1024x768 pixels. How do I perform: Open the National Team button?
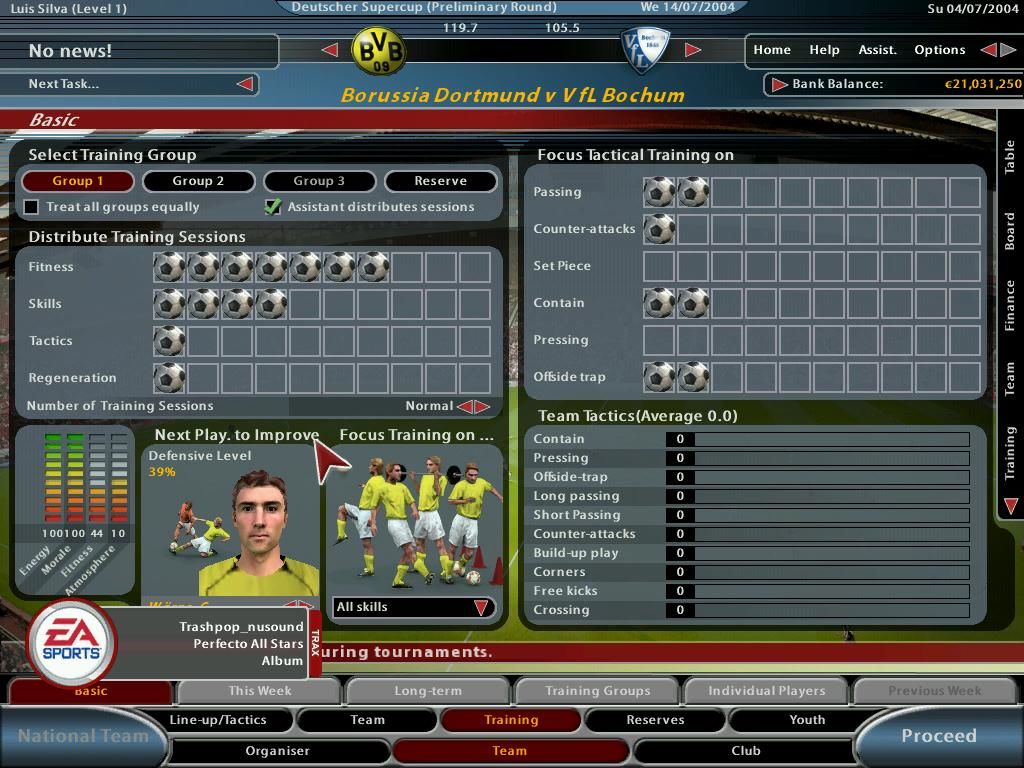82,736
